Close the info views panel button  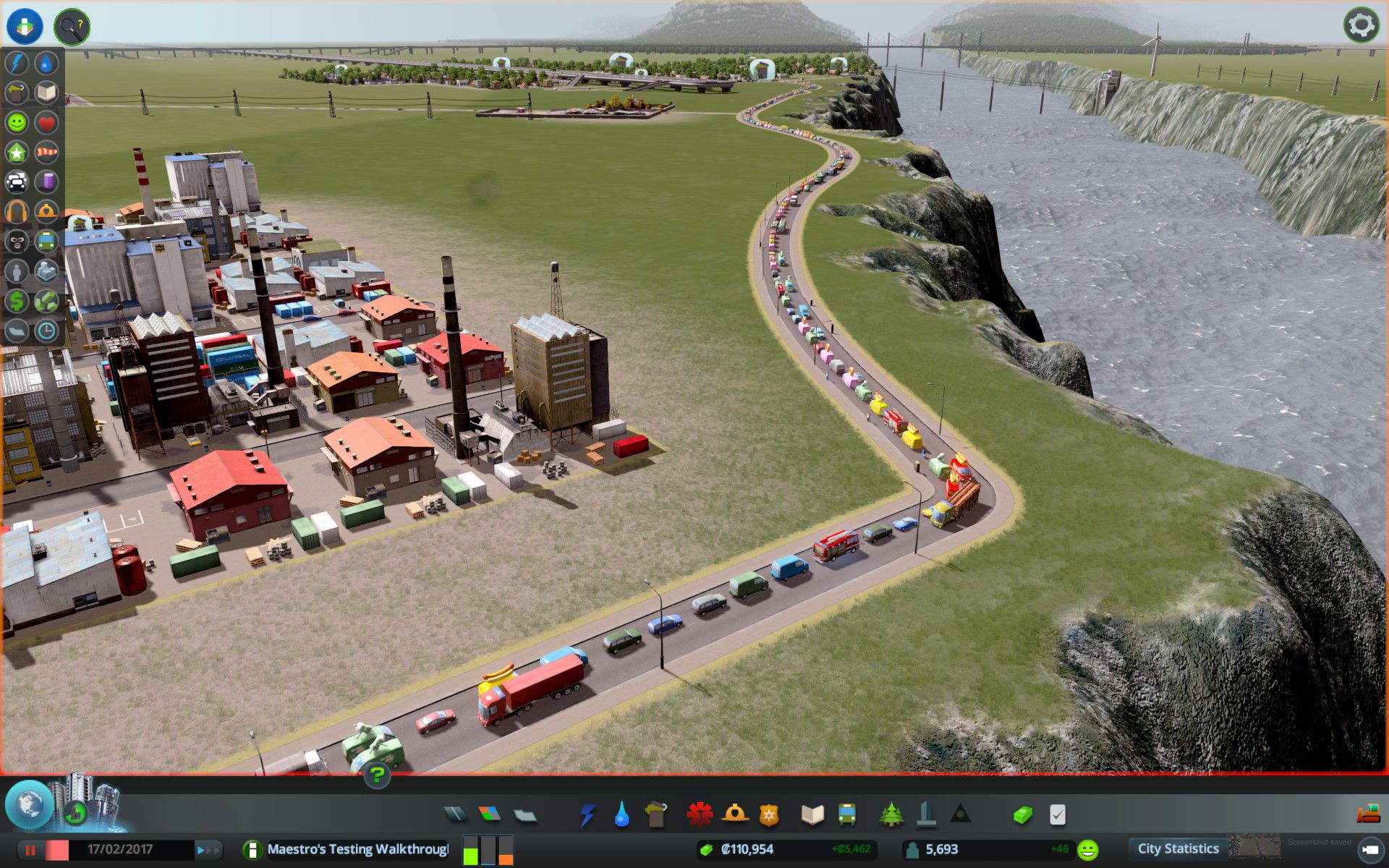[25, 25]
